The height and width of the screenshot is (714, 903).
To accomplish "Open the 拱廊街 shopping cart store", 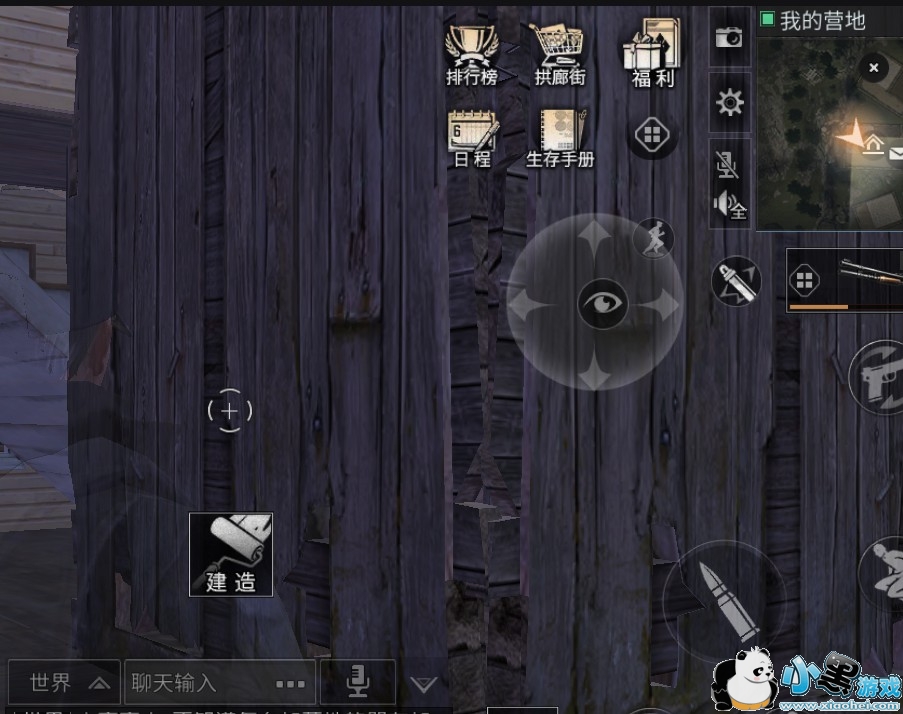I will pos(559,54).
